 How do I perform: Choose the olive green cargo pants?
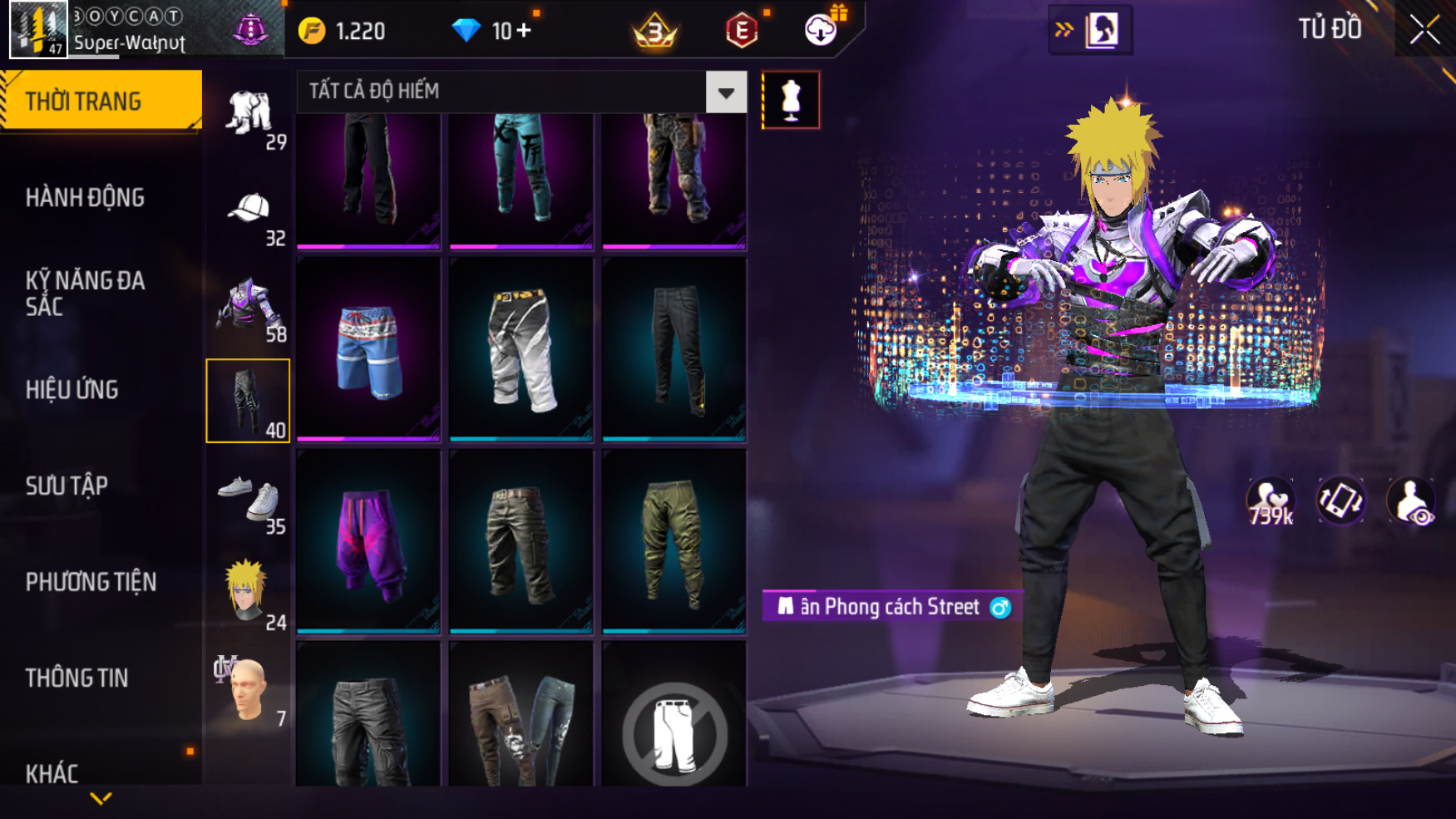coord(674,542)
